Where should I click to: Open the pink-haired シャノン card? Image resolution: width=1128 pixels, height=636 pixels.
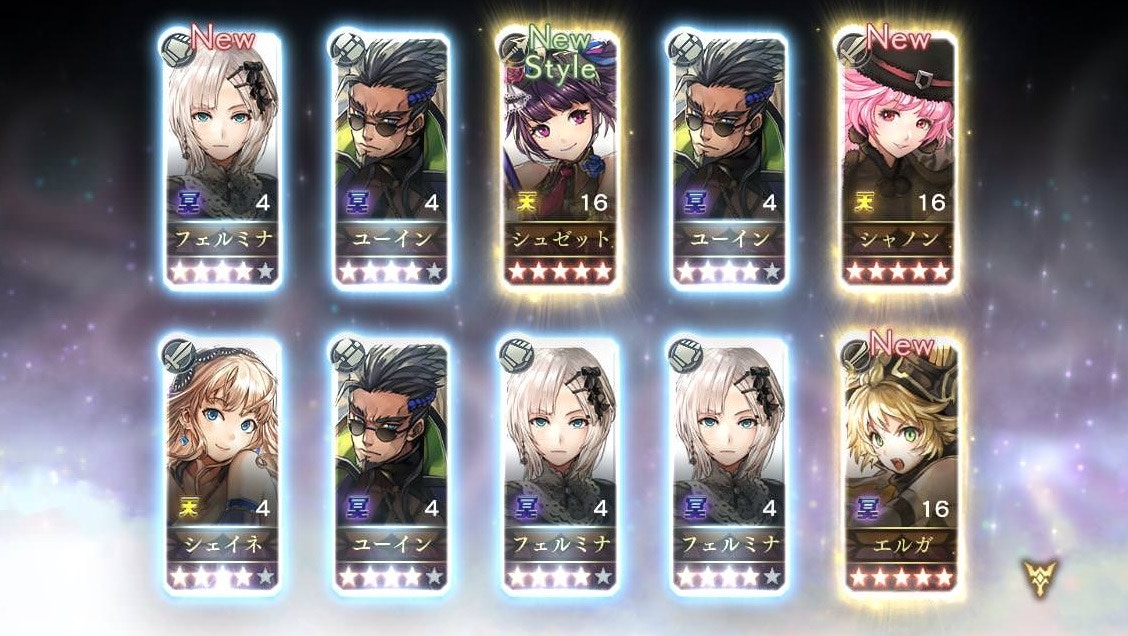[897, 160]
